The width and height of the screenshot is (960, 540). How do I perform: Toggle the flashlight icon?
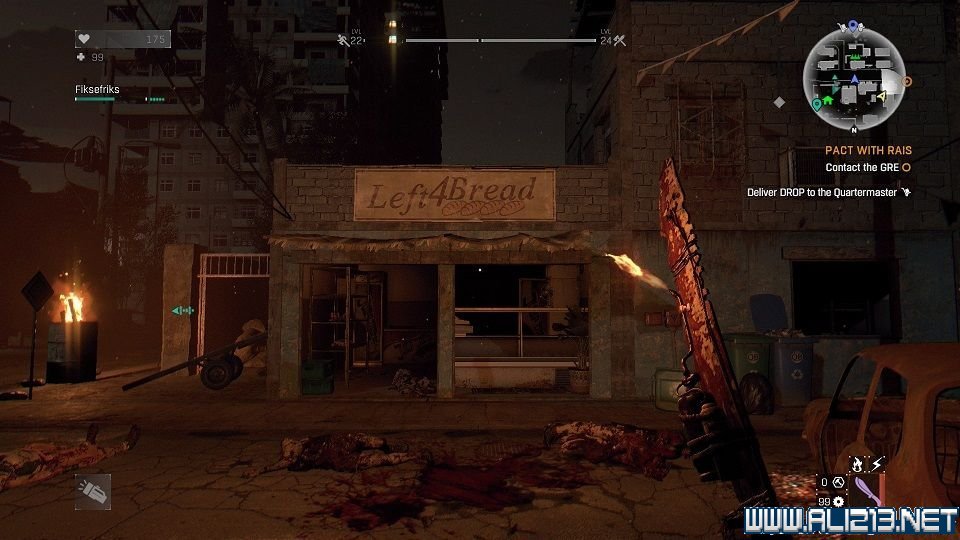point(92,491)
